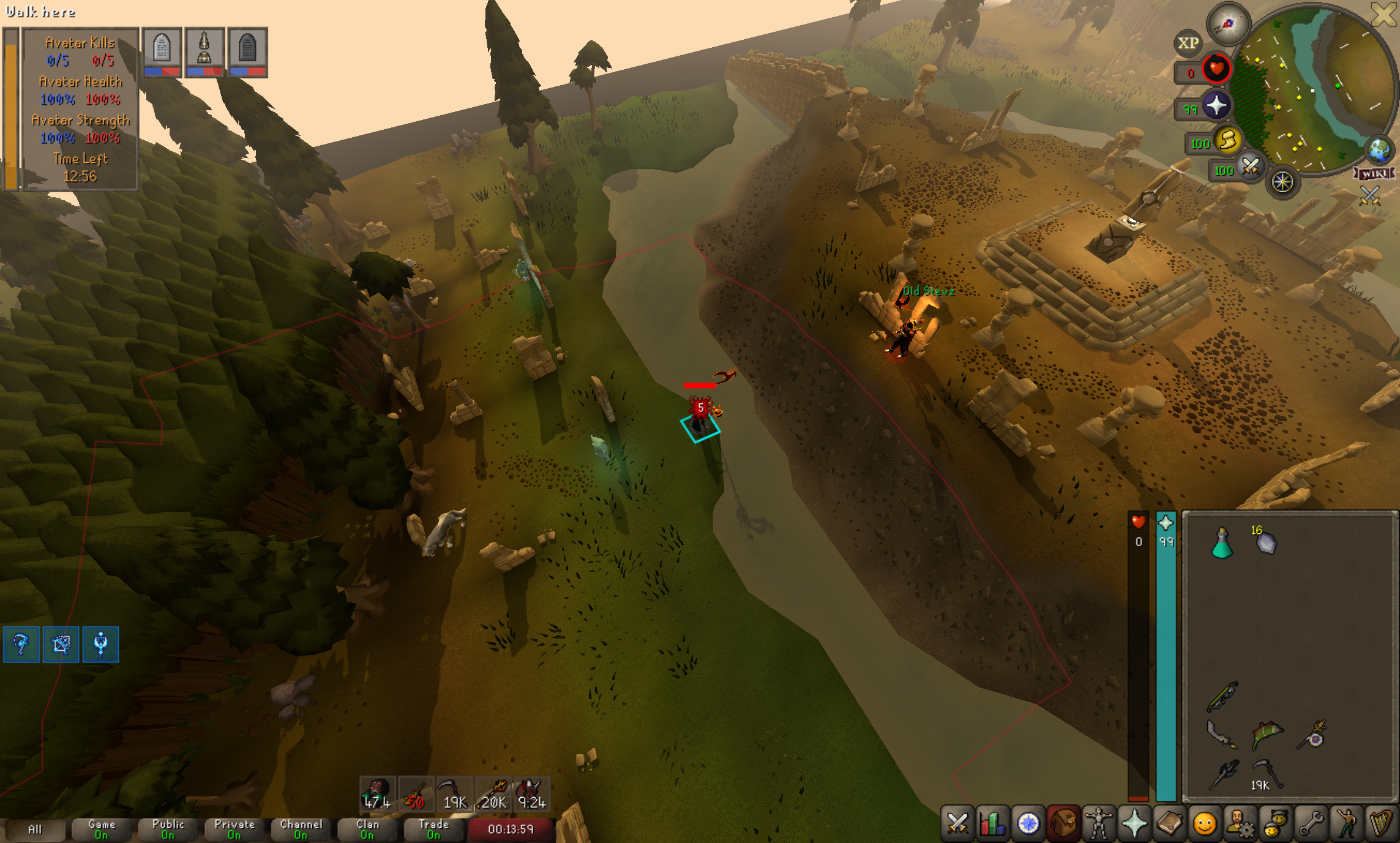1400x843 pixels.
Task: Select the Clan chat filter tab
Action: pos(367,830)
